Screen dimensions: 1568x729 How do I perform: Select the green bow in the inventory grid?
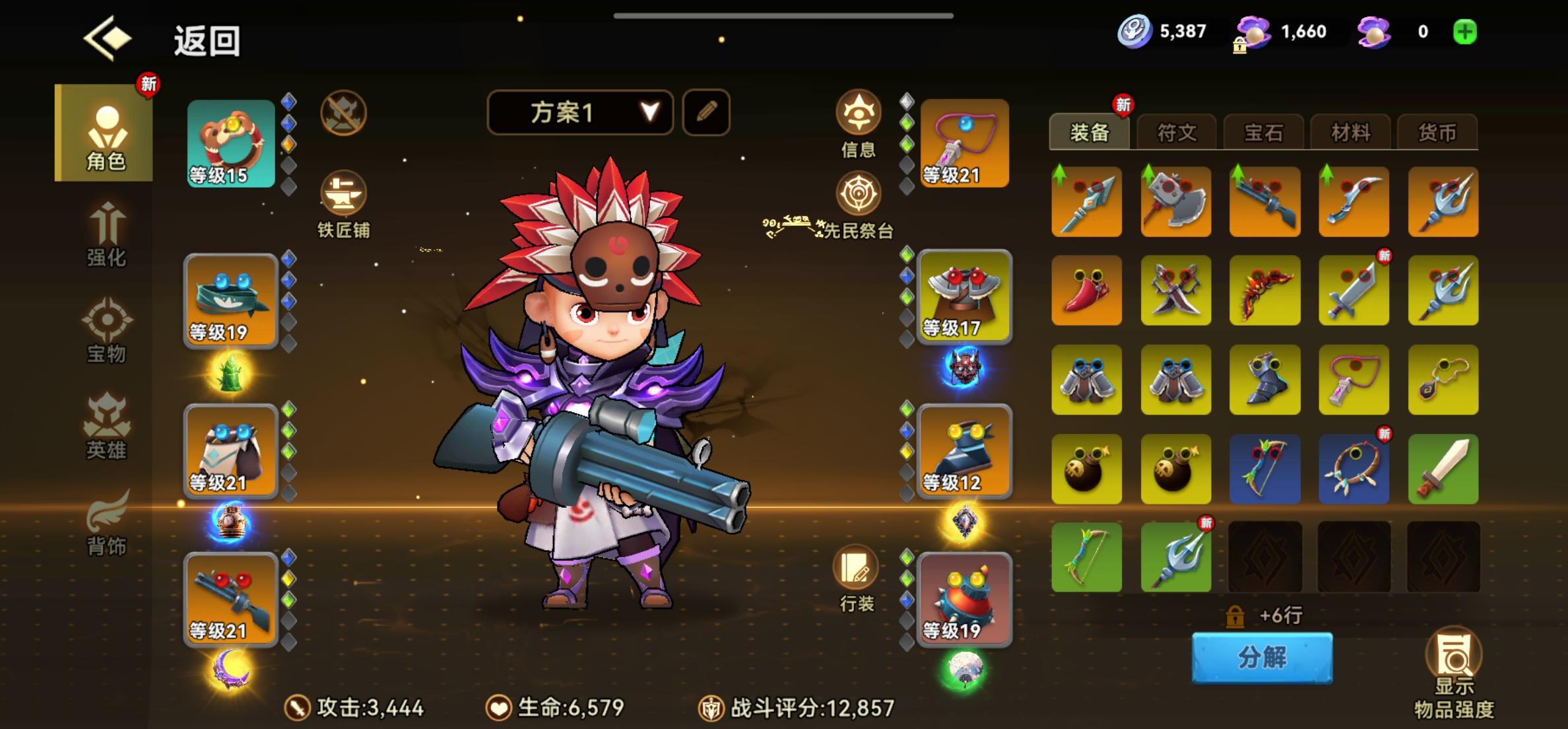(1087, 557)
